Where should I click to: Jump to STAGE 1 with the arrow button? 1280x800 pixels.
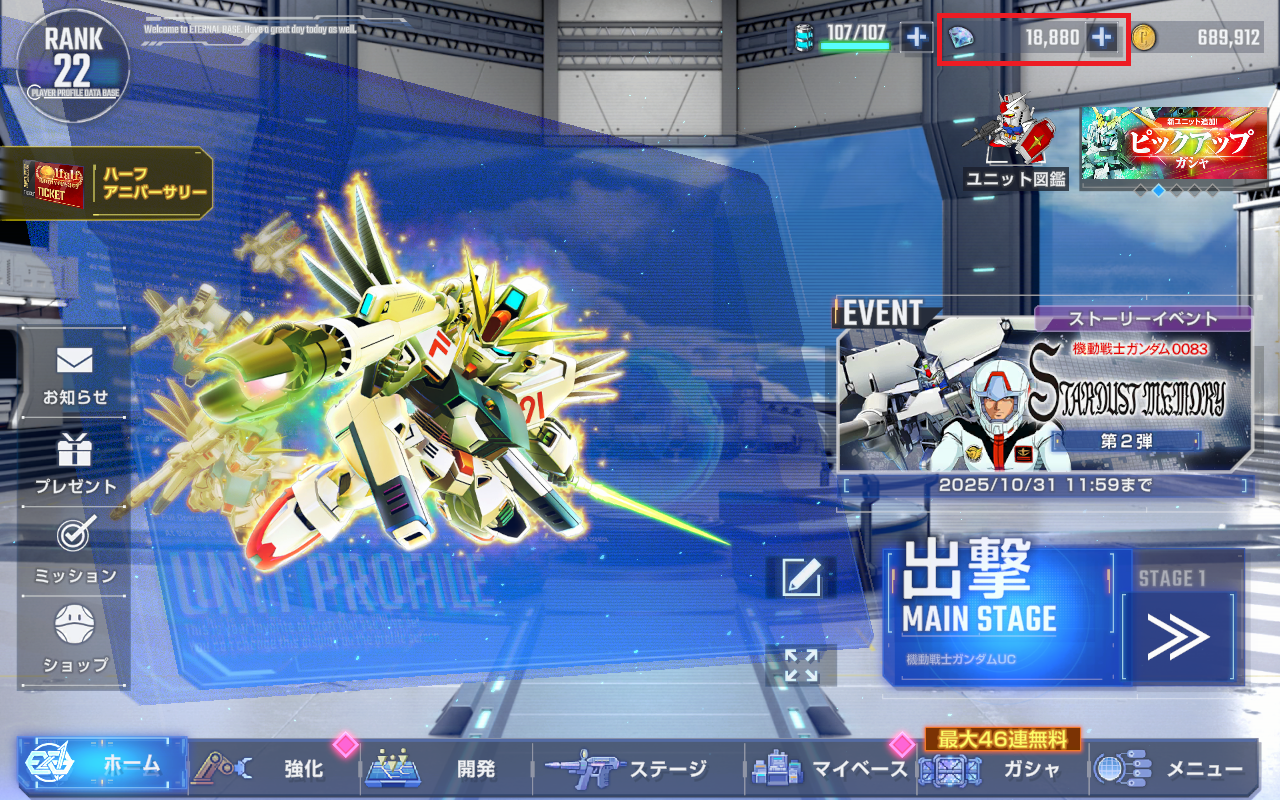point(1179,638)
